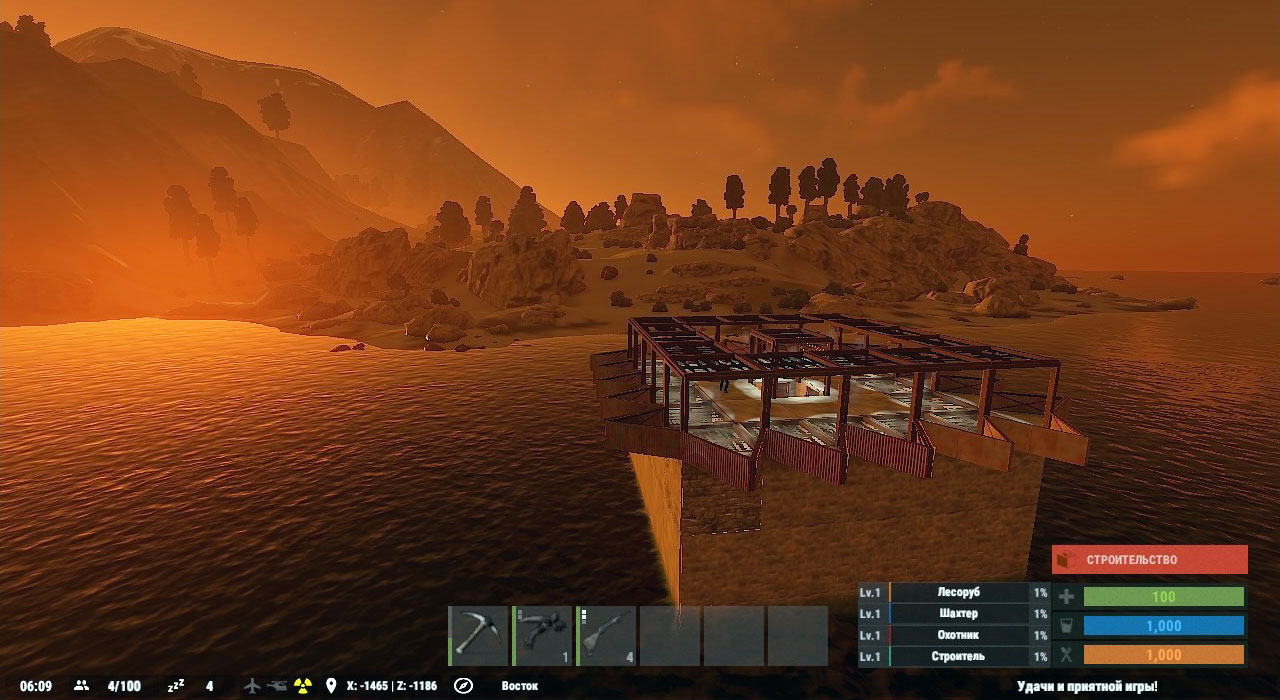The image size is (1280, 700).
Task: Select the crossbow hotbar slot
Action: tap(542, 636)
